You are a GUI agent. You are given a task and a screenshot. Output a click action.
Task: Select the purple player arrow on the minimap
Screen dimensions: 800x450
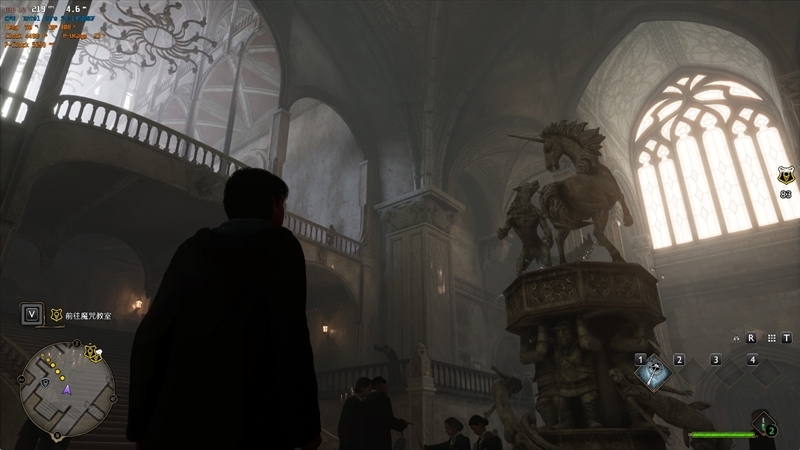point(67,390)
